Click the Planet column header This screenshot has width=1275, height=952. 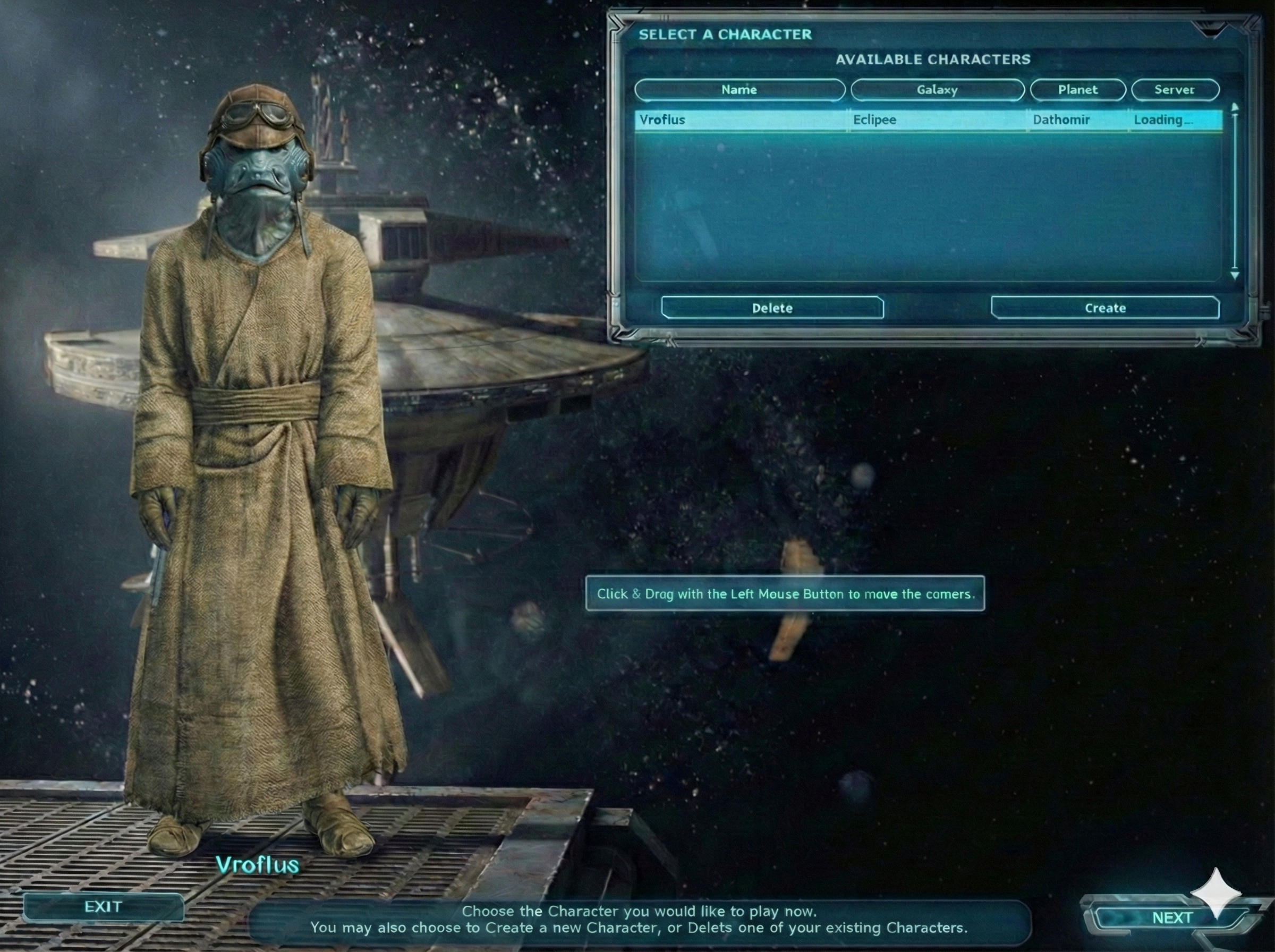click(x=1077, y=90)
